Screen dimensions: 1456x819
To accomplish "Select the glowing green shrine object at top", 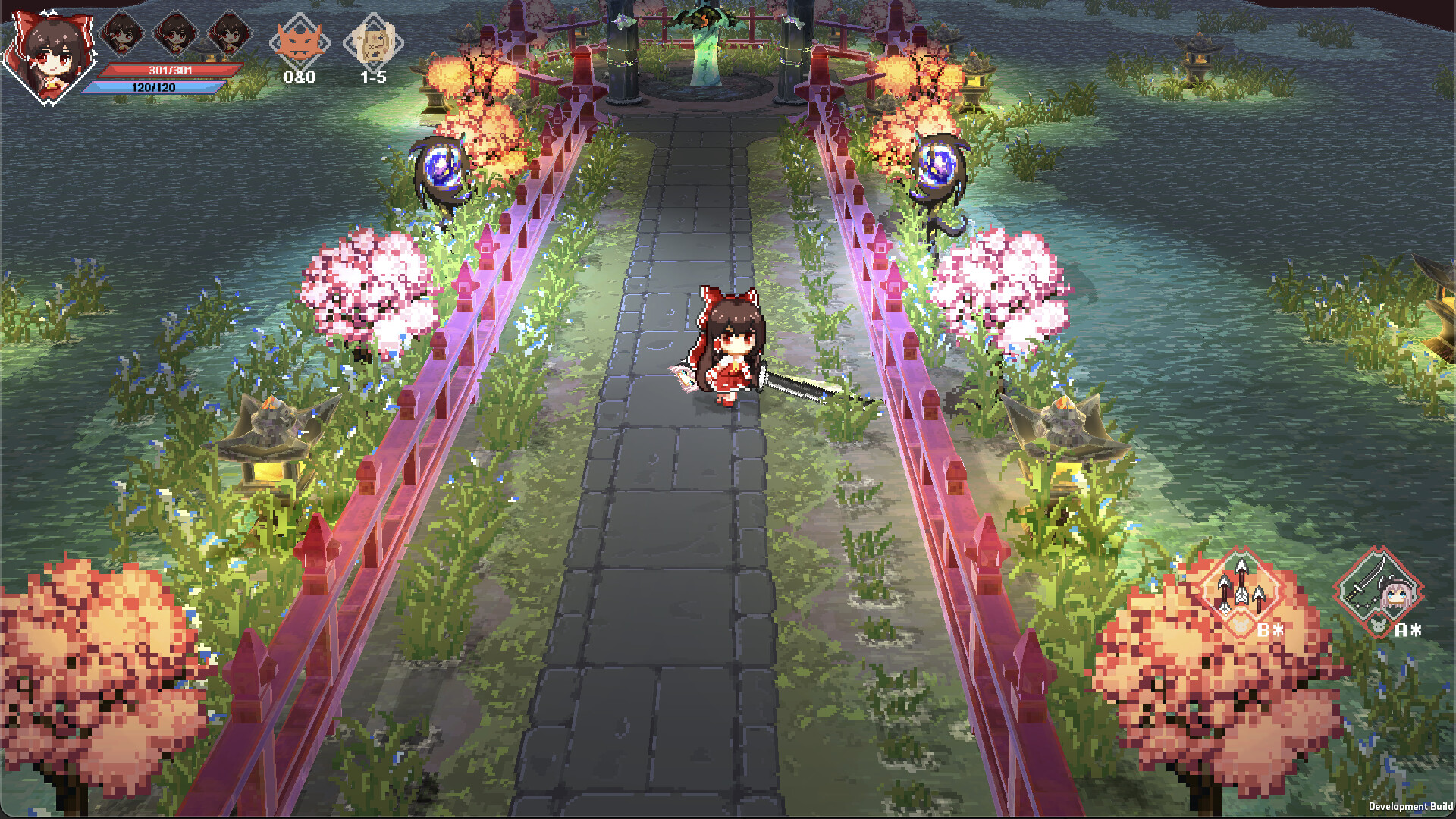I will pyautogui.click(x=705, y=45).
